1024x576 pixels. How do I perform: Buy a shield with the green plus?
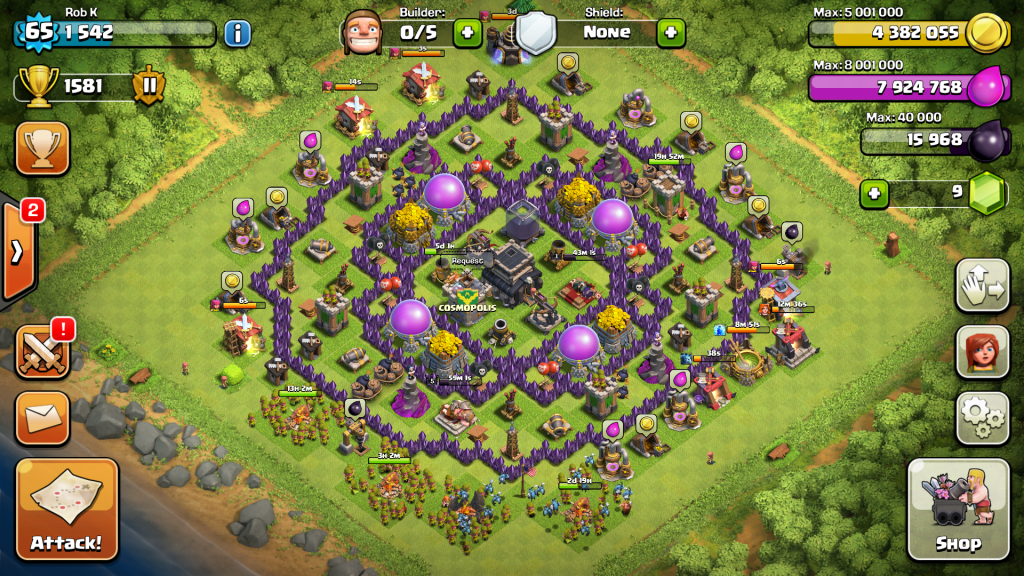[x=670, y=33]
